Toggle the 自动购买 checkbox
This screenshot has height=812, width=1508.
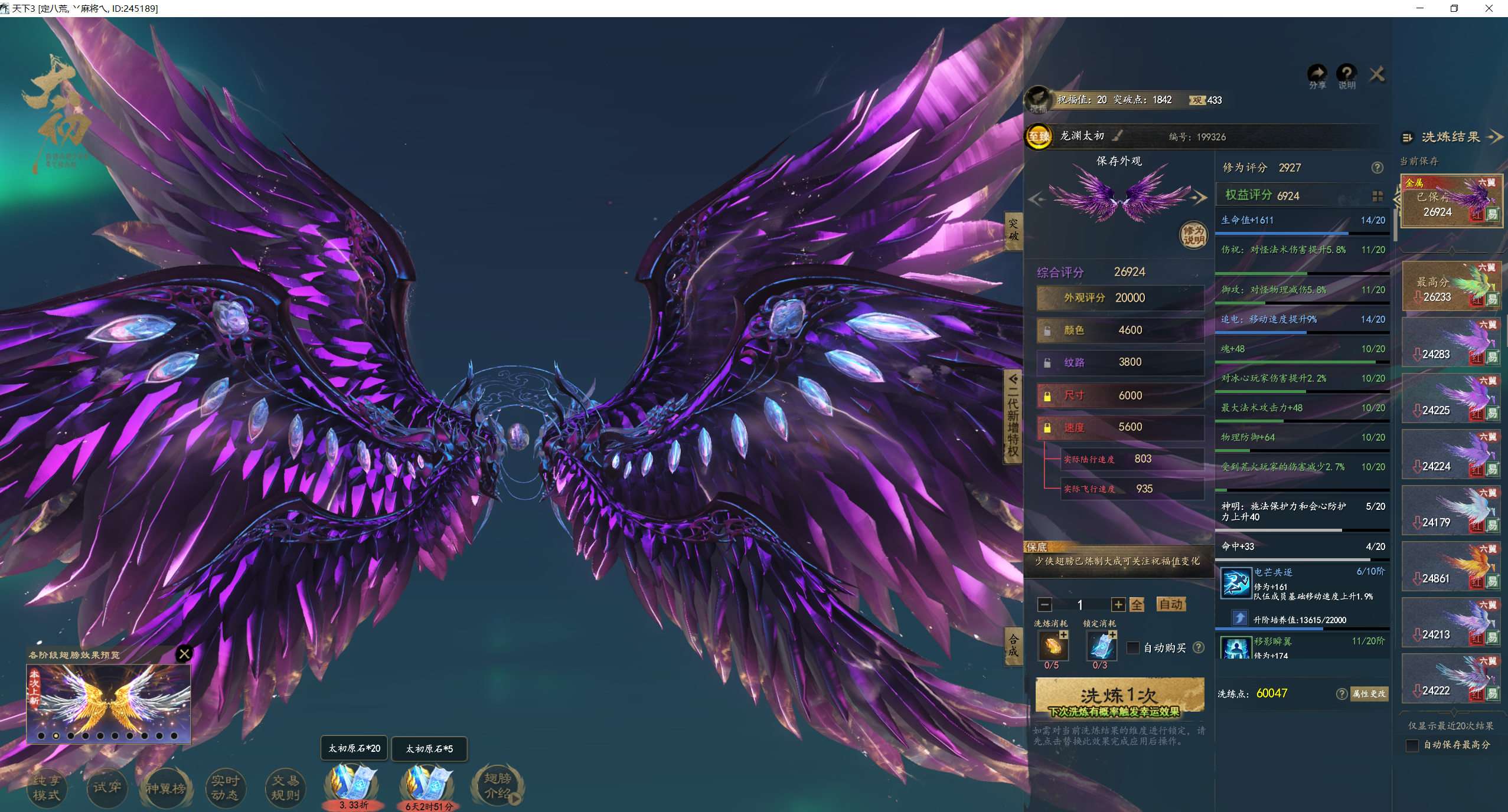pyautogui.click(x=1133, y=648)
